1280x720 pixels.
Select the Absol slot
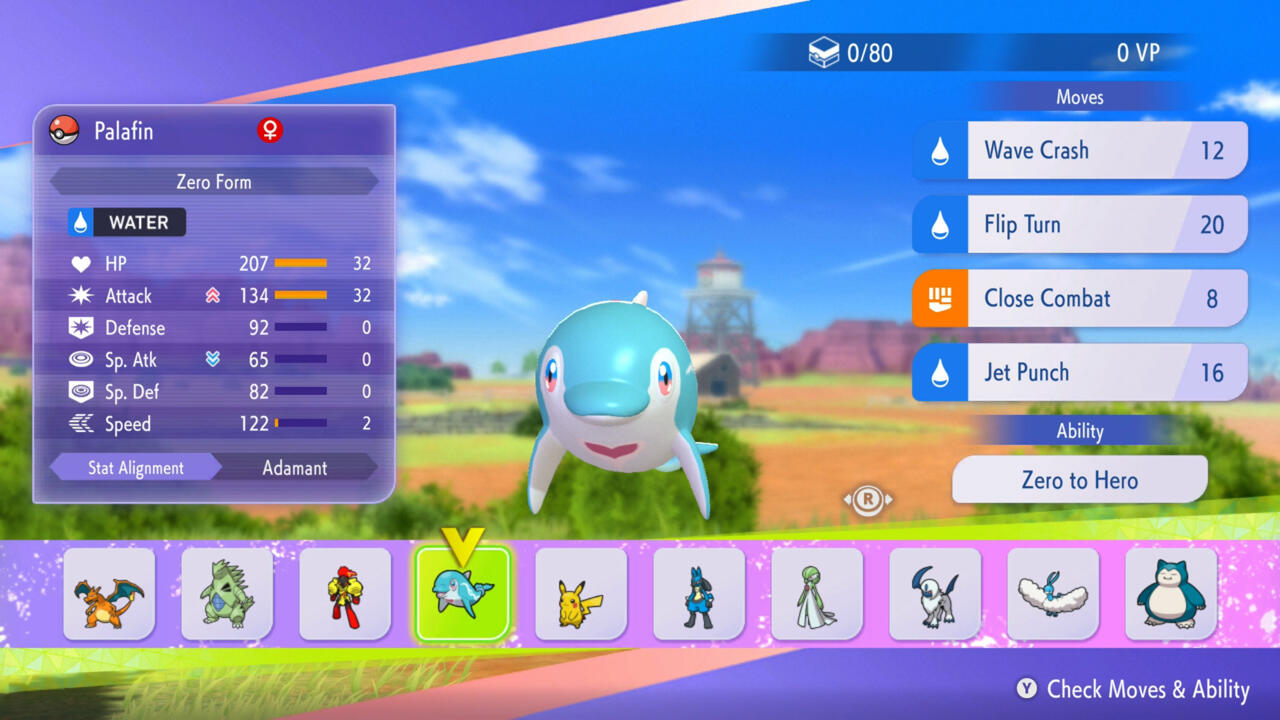click(x=935, y=594)
